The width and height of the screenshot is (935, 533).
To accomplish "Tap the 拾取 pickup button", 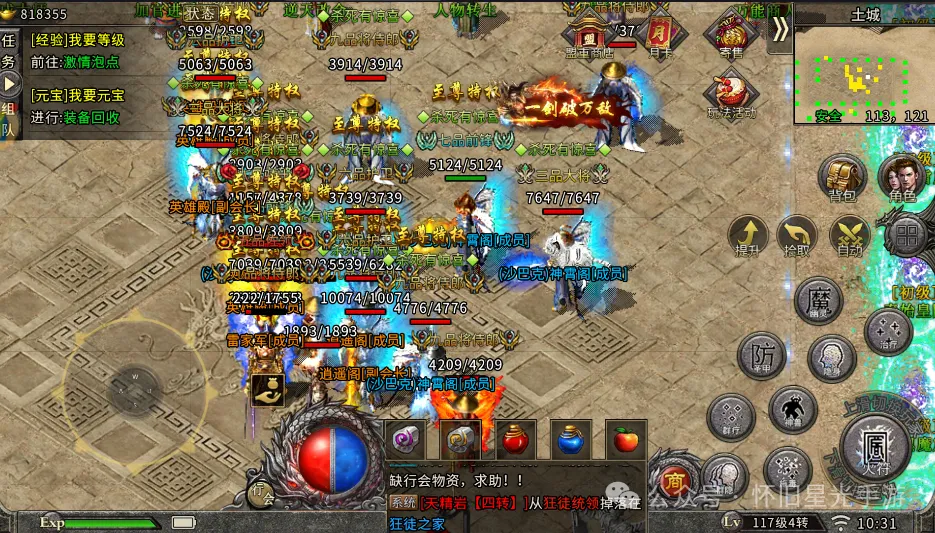I will click(x=797, y=235).
